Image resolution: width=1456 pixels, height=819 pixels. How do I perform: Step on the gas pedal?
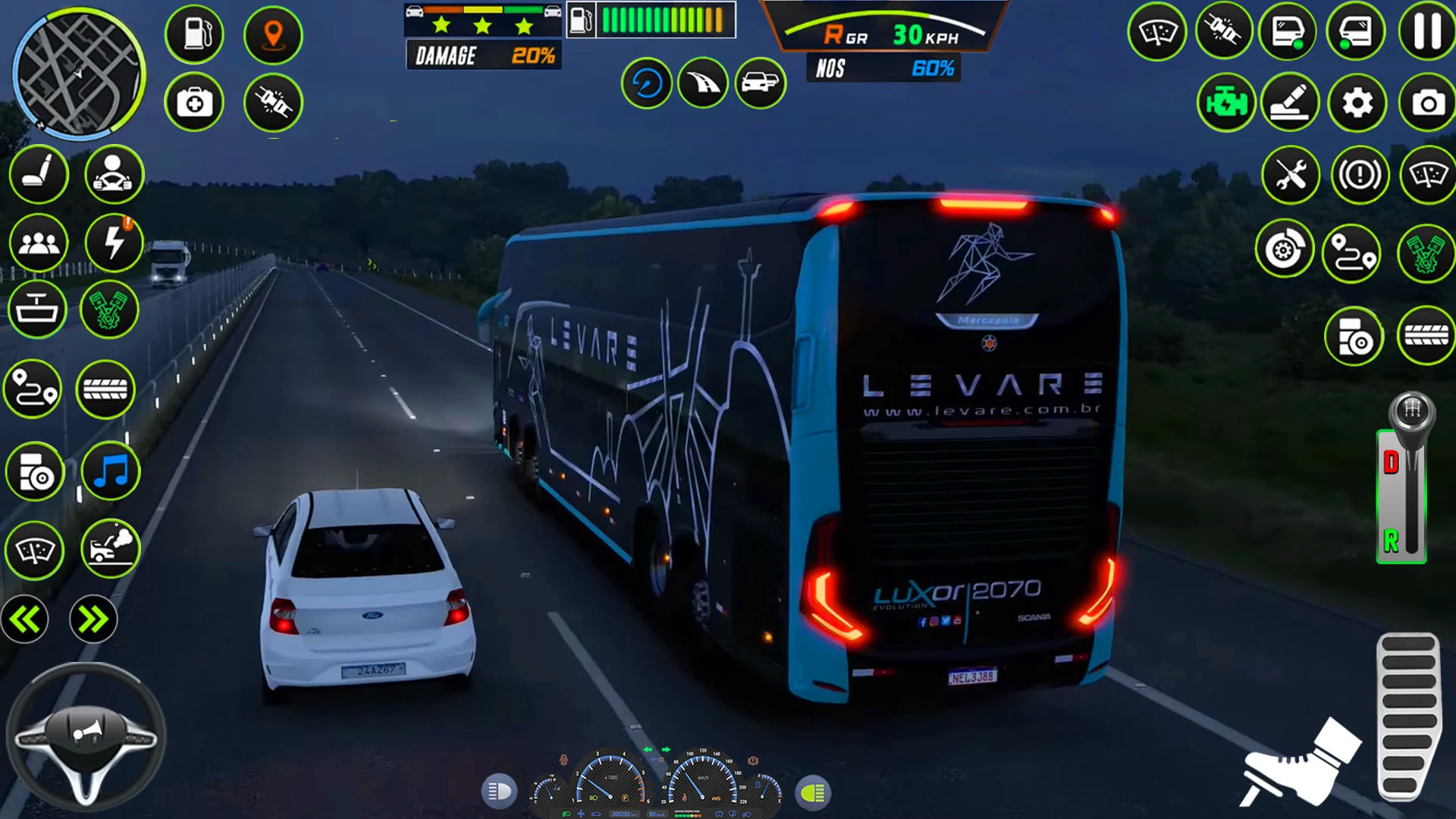[x=1408, y=717]
